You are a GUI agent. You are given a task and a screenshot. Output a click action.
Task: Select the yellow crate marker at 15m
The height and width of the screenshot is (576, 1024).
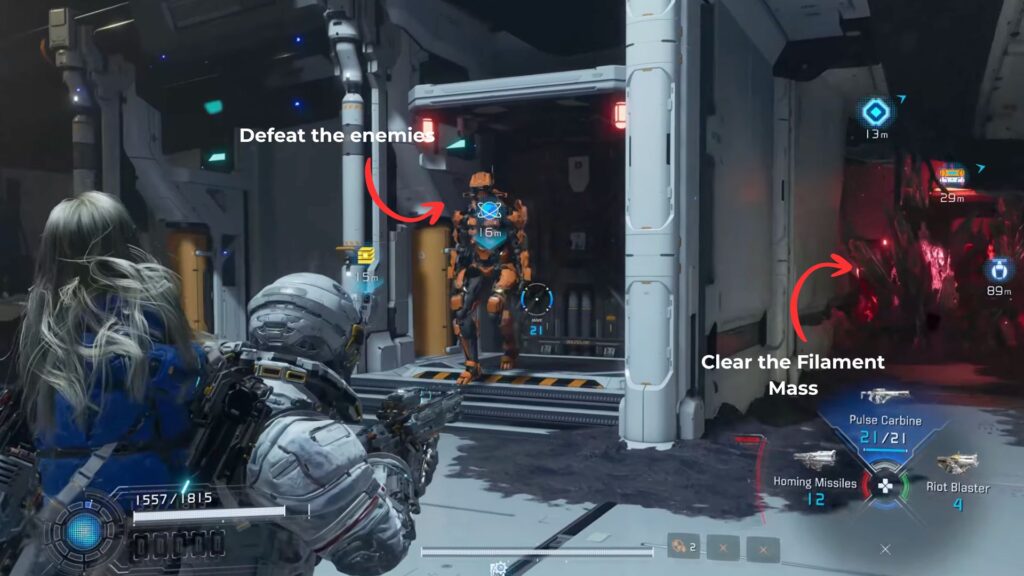(x=366, y=256)
